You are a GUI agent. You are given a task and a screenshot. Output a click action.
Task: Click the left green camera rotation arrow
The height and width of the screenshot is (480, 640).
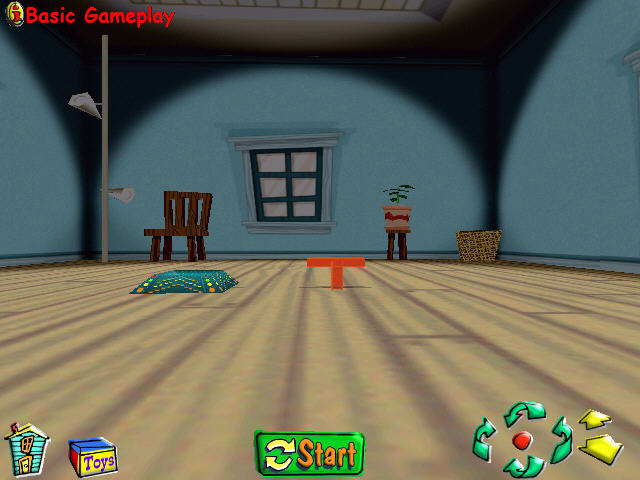(x=484, y=438)
